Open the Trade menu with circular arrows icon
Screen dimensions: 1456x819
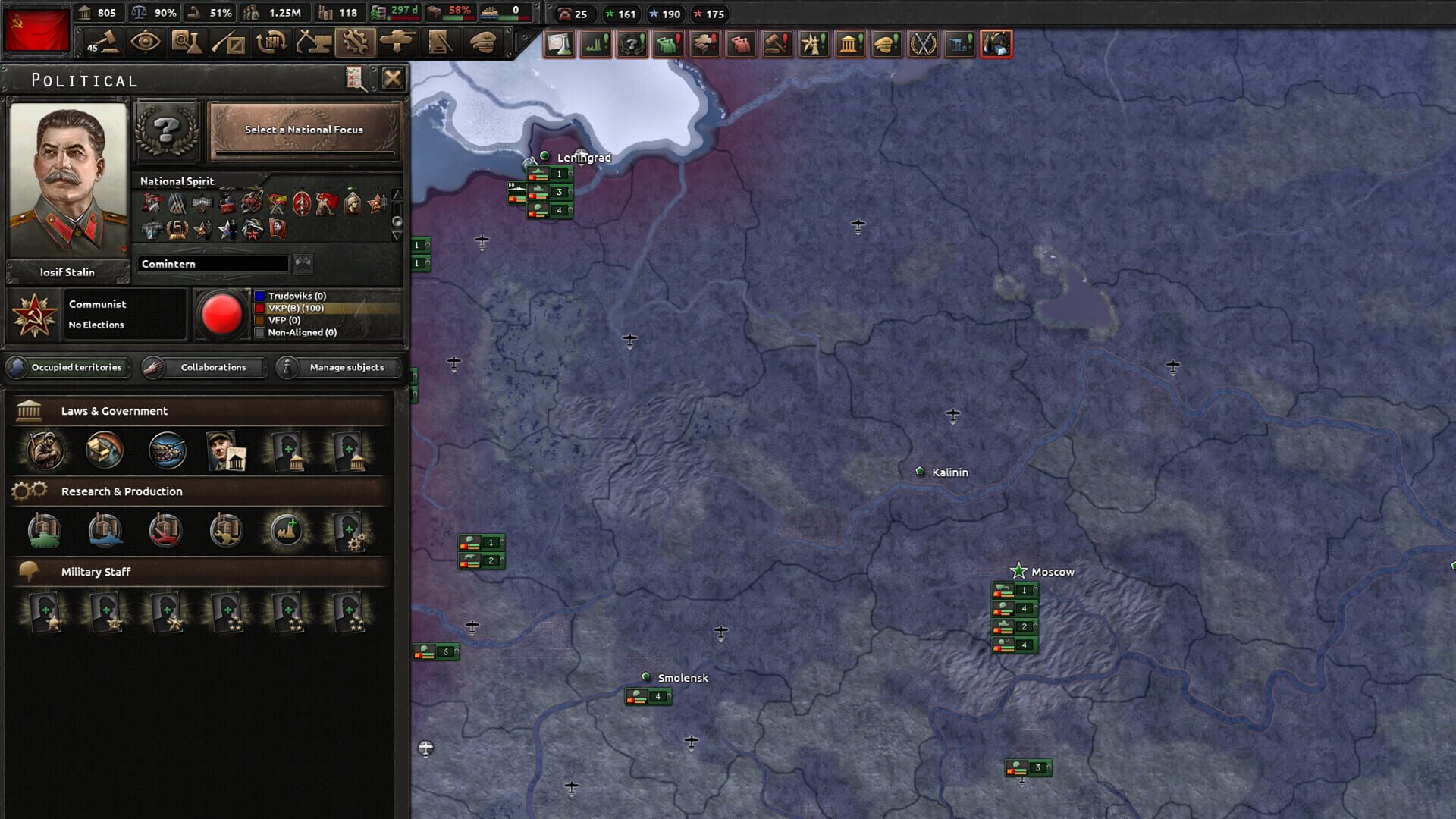[270, 43]
